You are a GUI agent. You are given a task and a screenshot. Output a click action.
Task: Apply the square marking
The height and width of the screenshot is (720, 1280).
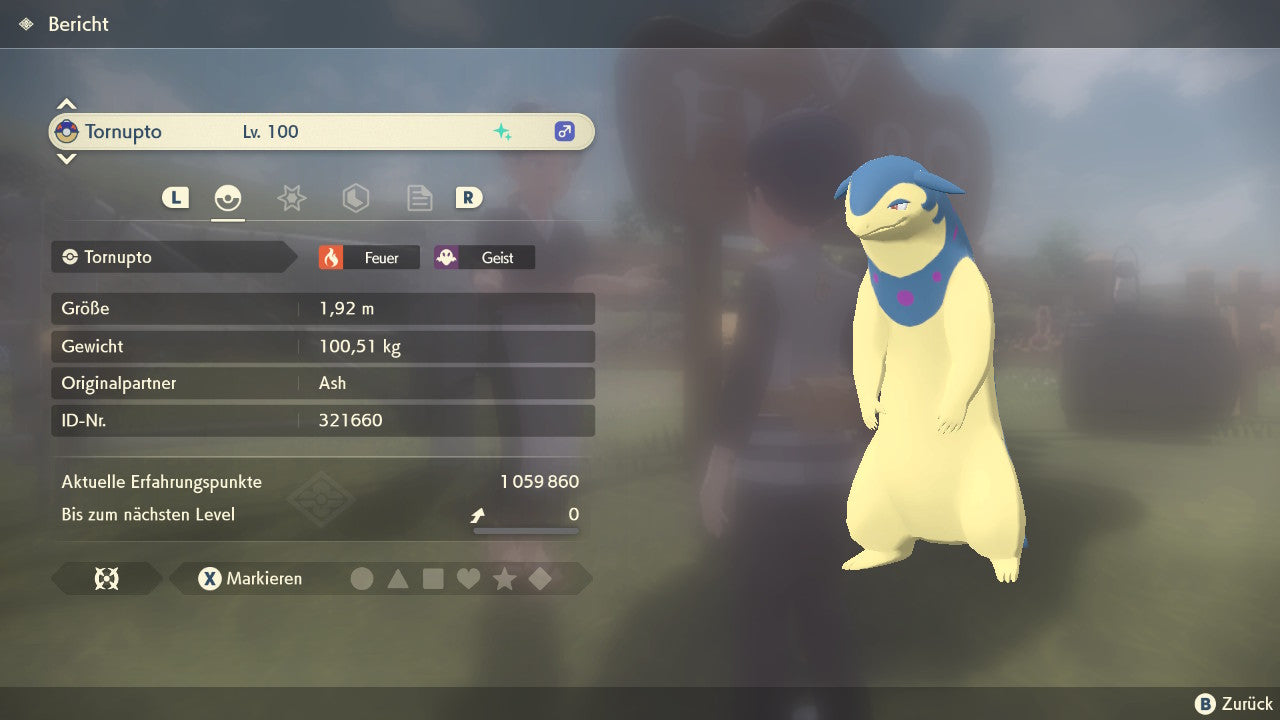point(433,578)
